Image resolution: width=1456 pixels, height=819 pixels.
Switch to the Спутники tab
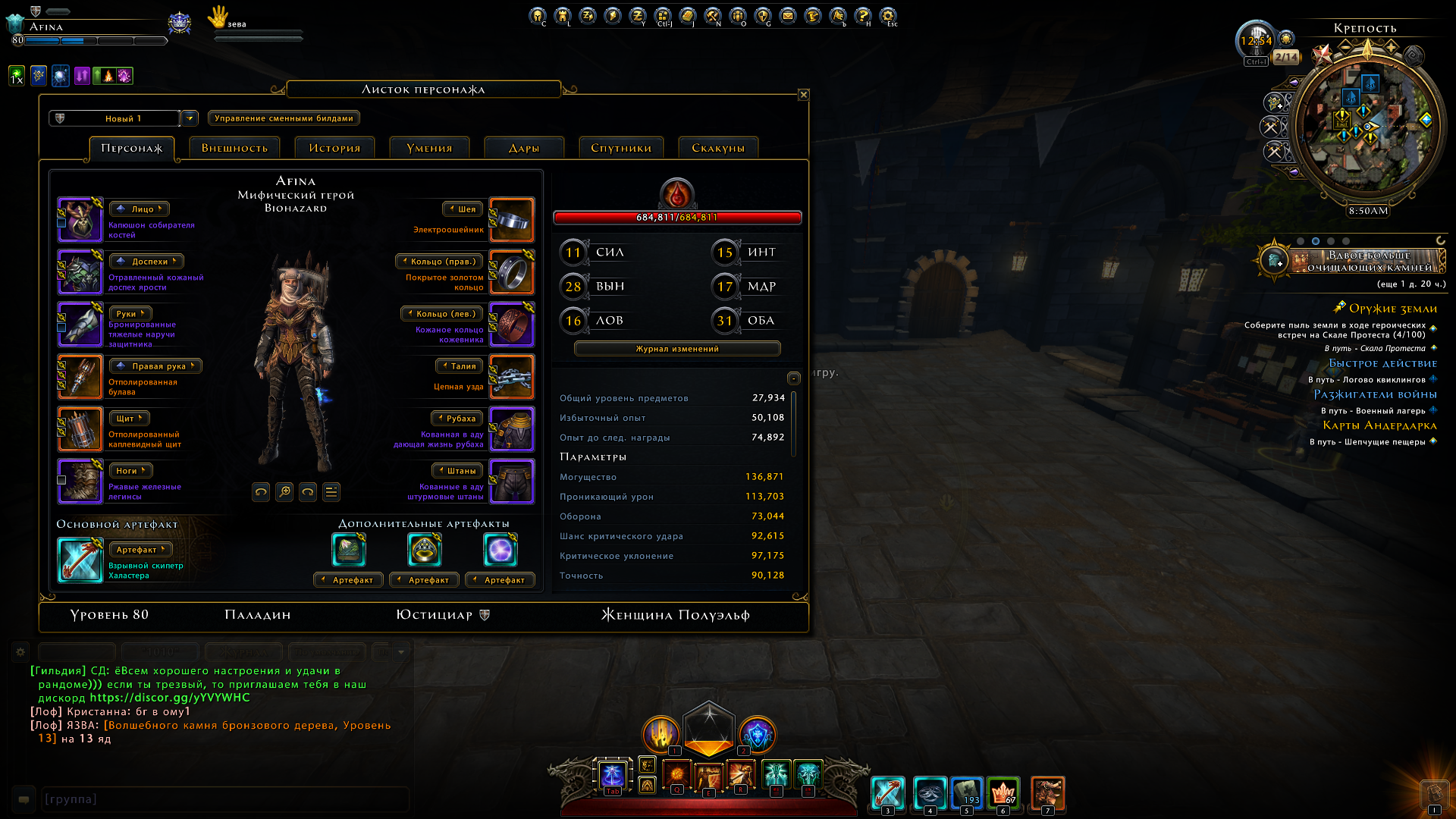pos(621,148)
